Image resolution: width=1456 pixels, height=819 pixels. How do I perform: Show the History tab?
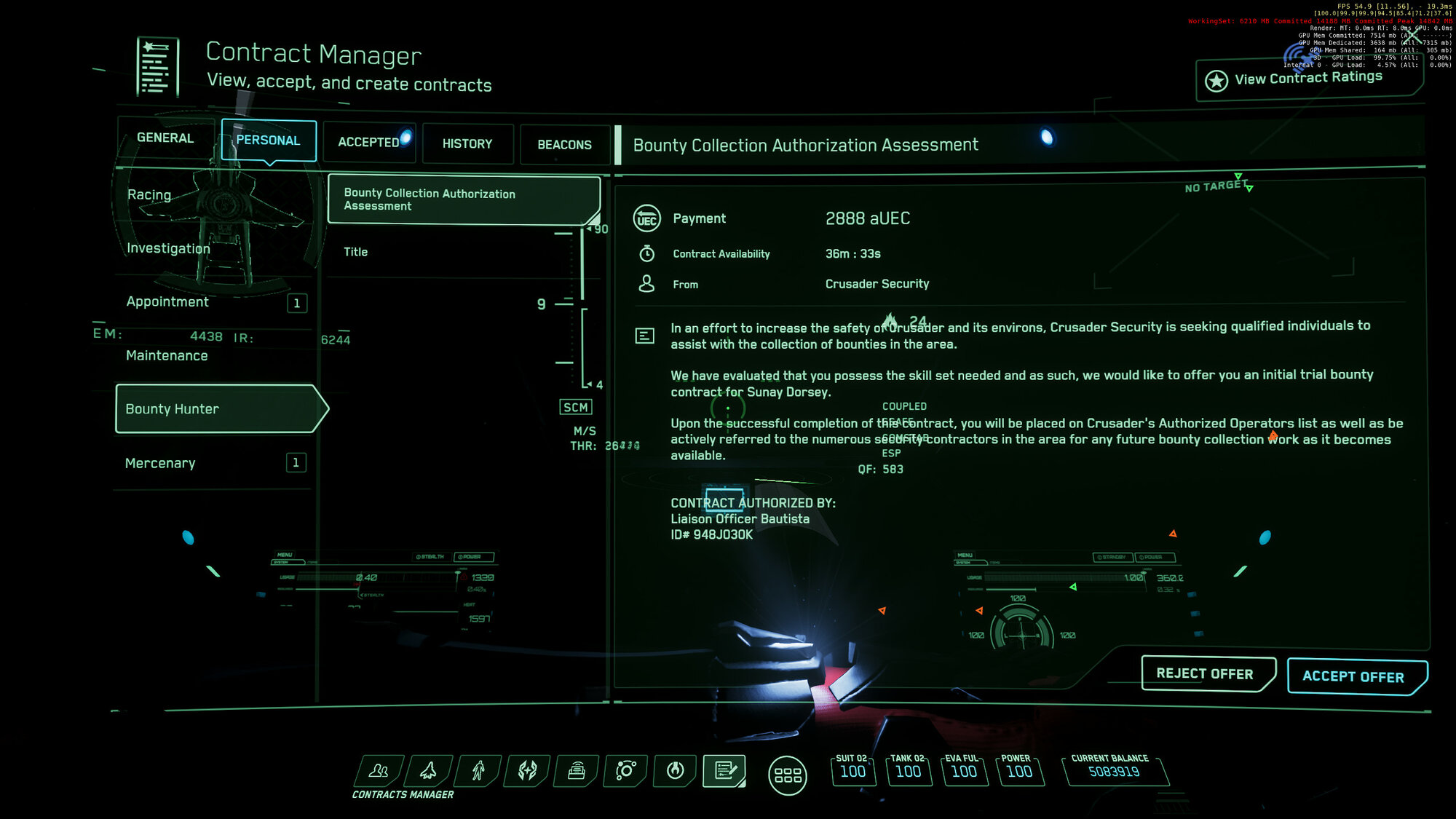coord(467,144)
